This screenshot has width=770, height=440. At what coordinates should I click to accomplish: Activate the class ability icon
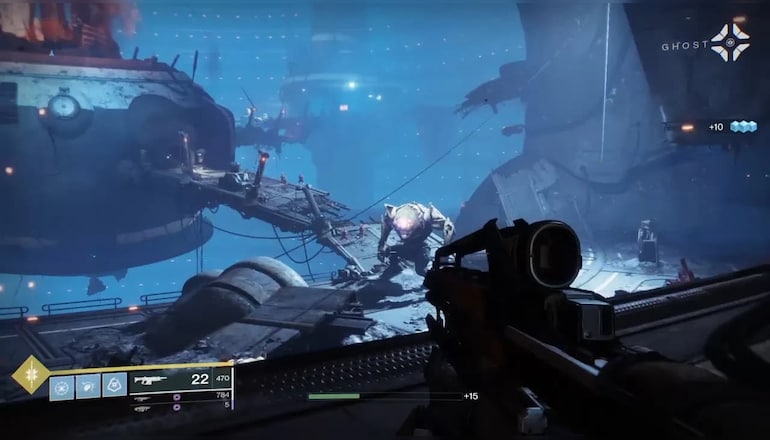tap(114, 386)
